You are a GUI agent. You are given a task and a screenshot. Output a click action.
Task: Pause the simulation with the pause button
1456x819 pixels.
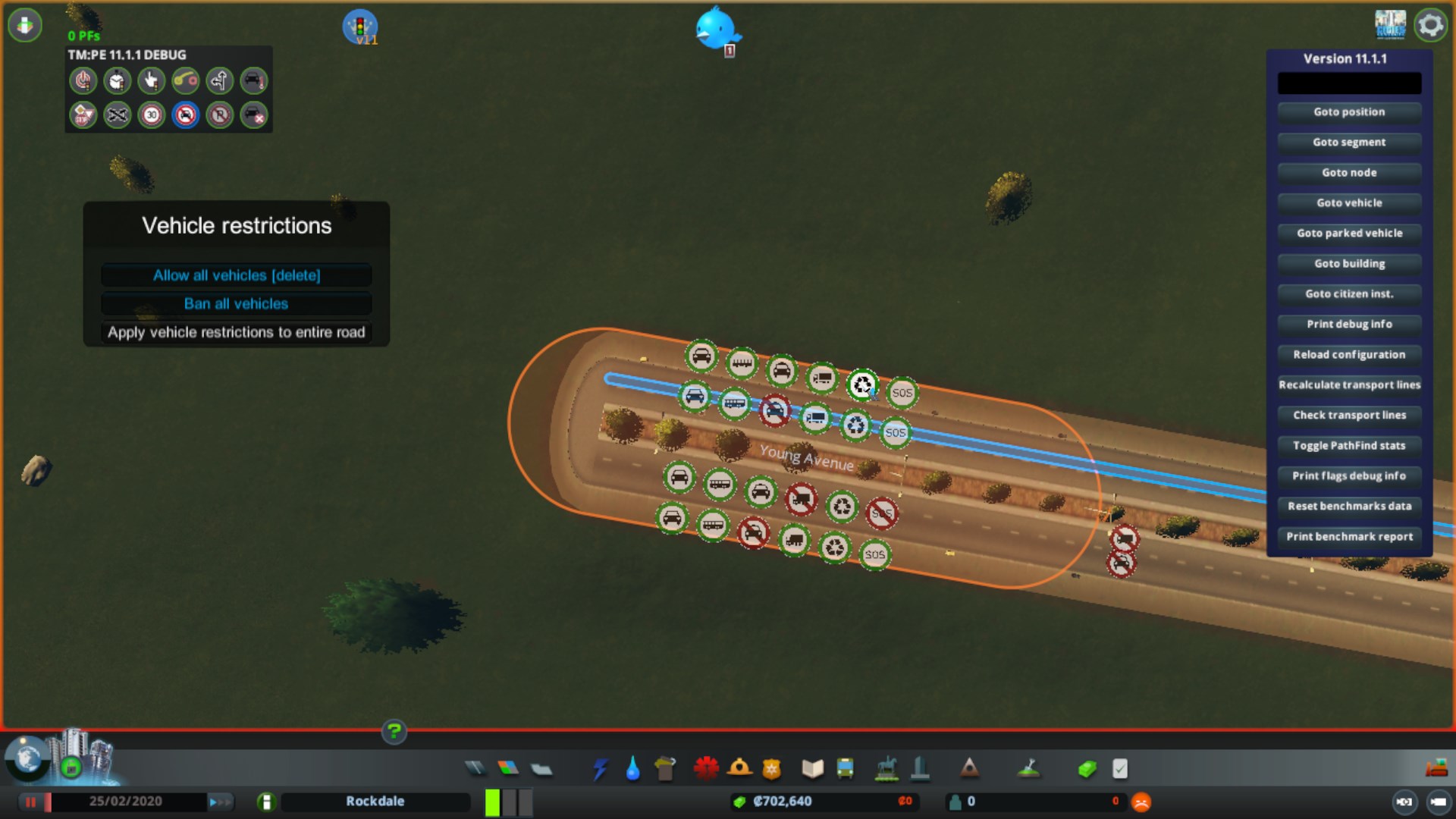pyautogui.click(x=32, y=802)
